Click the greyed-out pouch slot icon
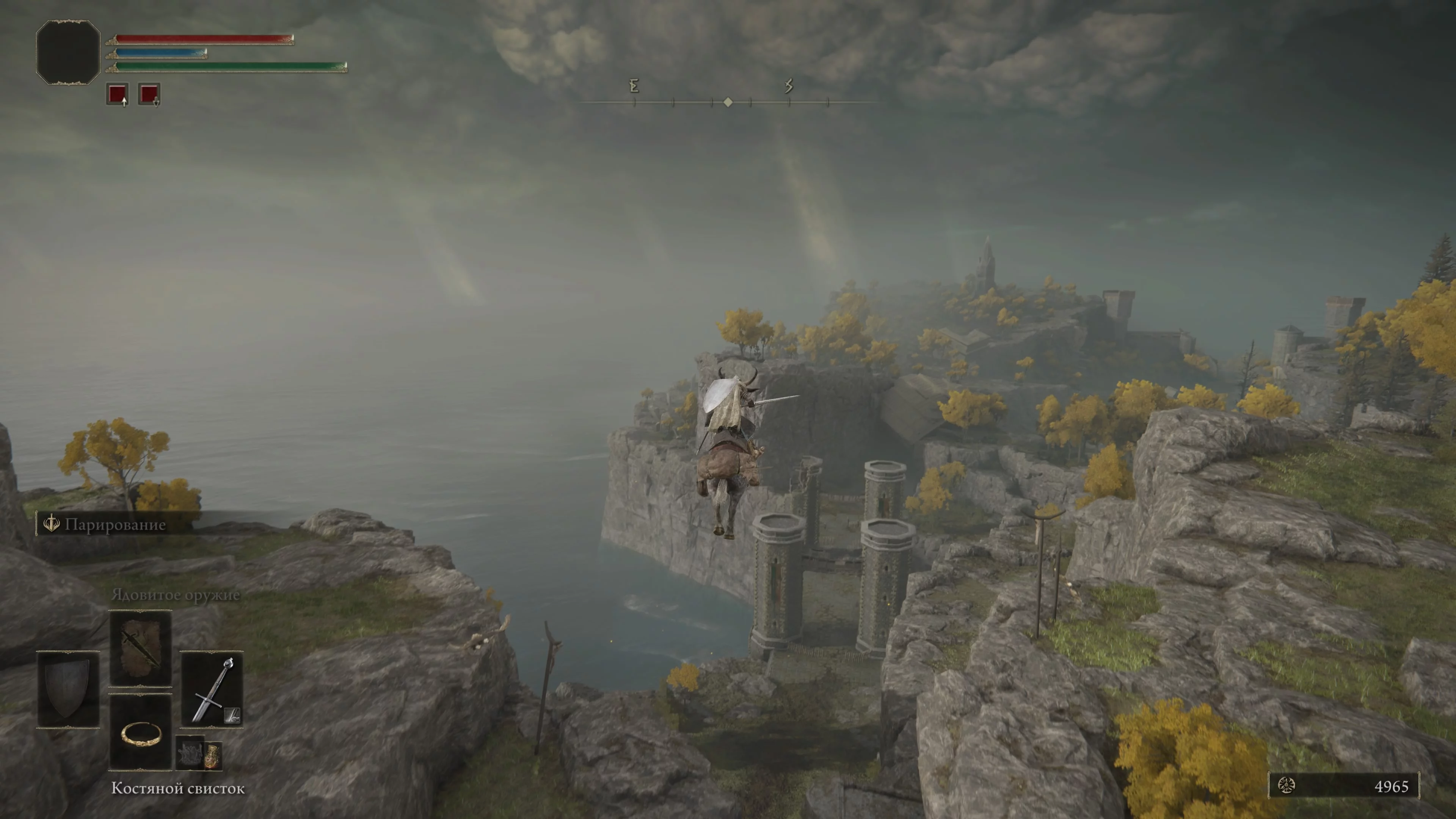The image size is (1456, 819). [x=189, y=752]
